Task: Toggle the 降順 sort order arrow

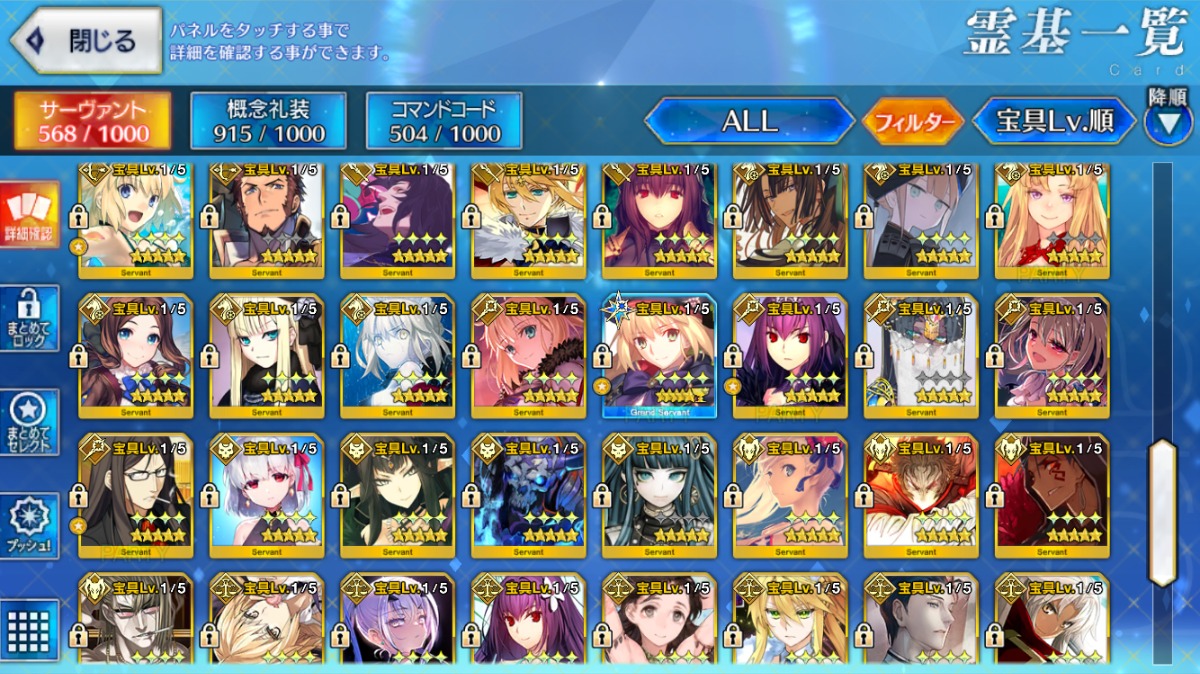Action: click(x=1167, y=122)
